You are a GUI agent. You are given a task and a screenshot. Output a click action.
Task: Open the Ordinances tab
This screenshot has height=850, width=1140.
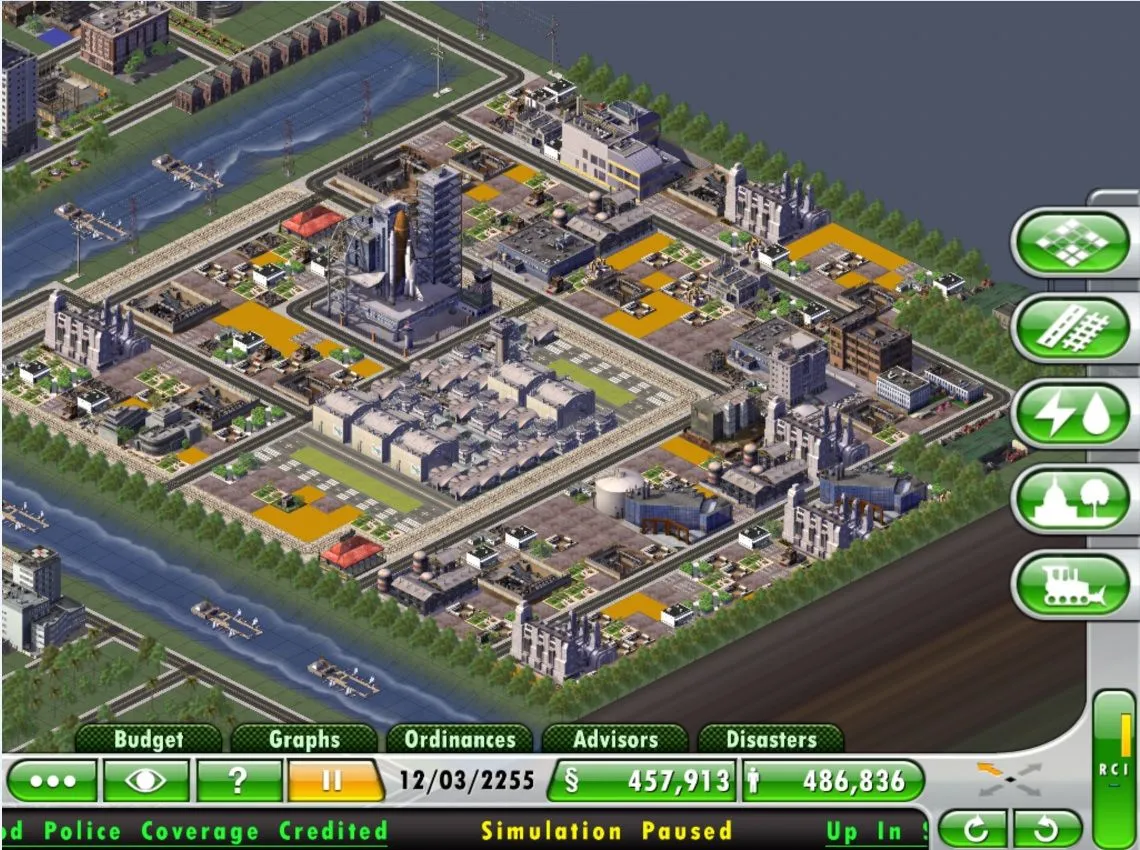[x=460, y=740]
